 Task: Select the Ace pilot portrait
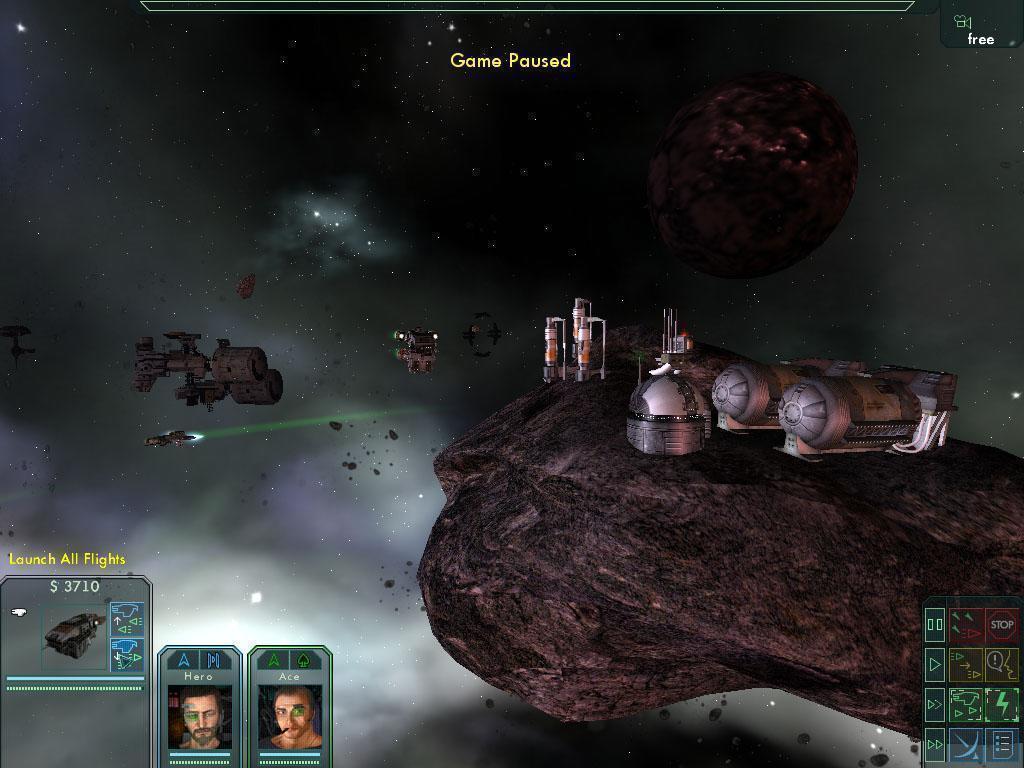[289, 717]
